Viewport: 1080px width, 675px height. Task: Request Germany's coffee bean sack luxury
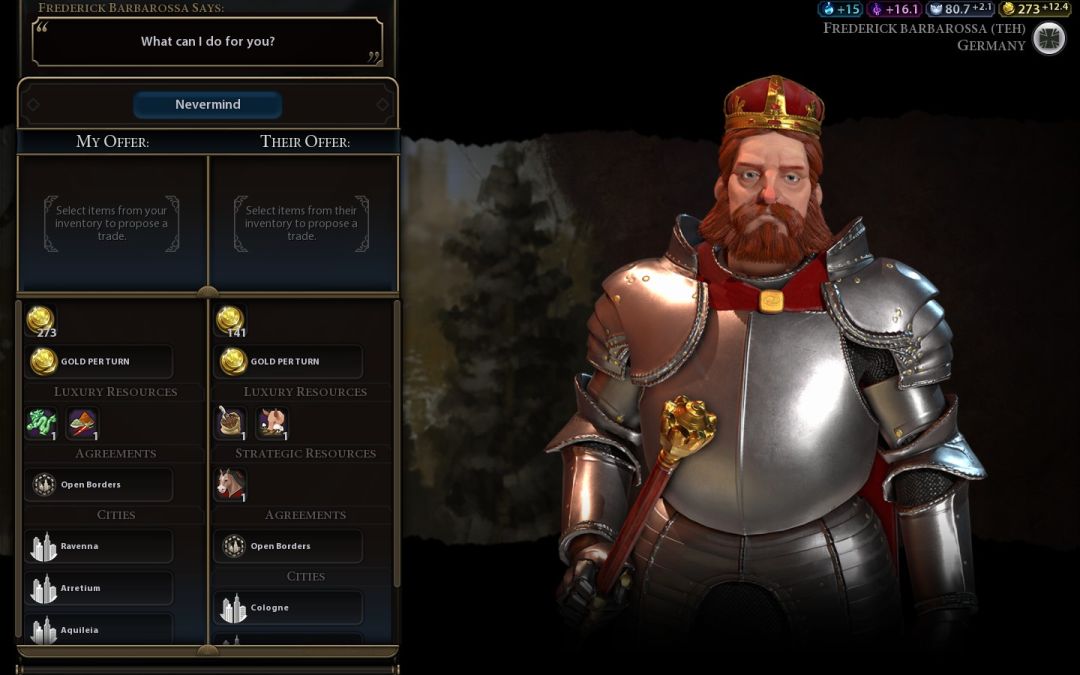[231, 423]
